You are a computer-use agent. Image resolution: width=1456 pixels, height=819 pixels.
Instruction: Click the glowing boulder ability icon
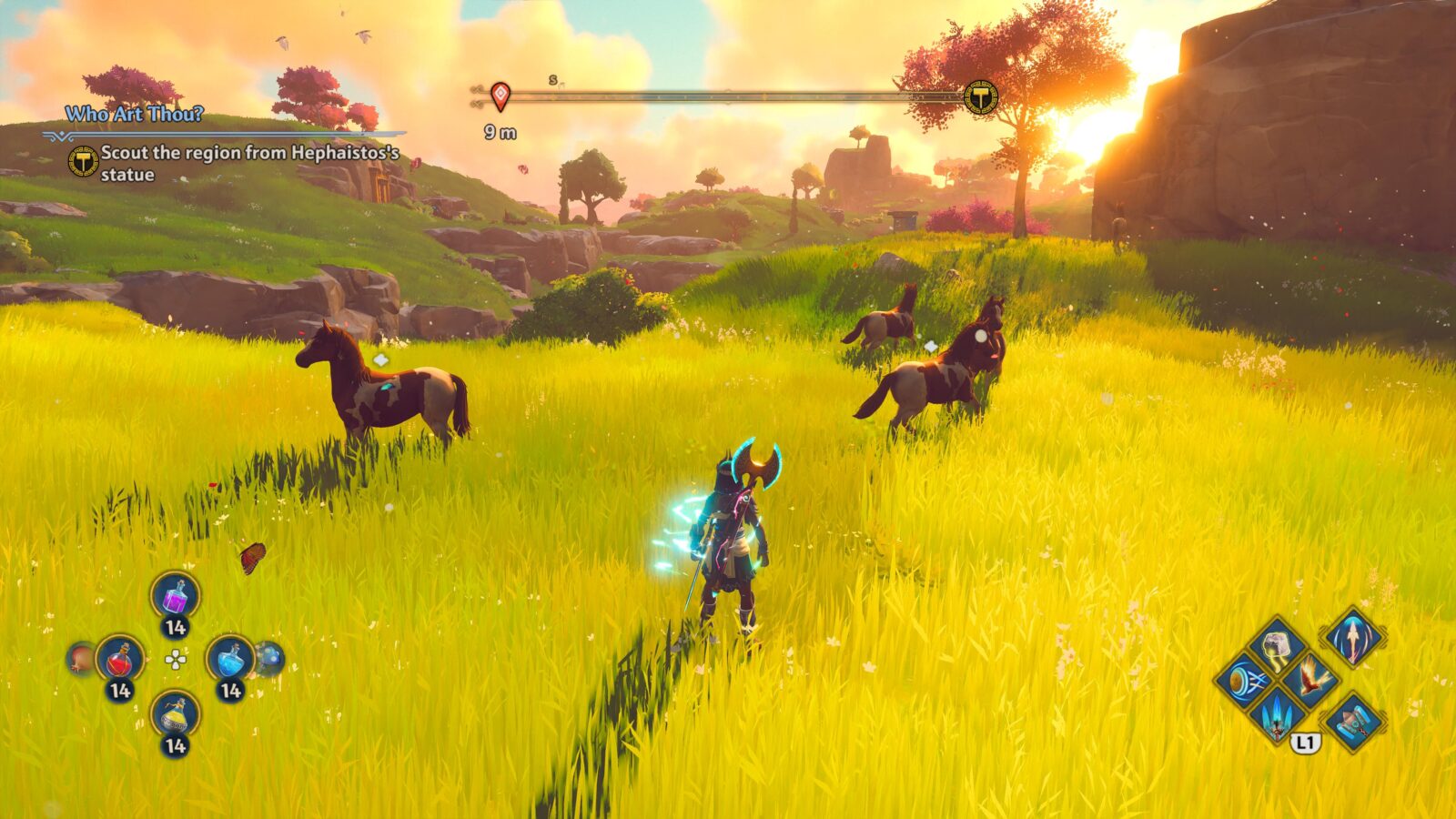1276,645
